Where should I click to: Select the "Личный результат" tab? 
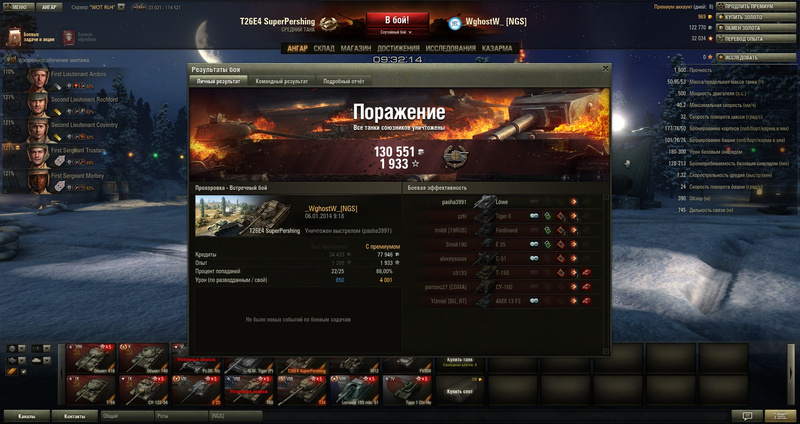point(219,80)
